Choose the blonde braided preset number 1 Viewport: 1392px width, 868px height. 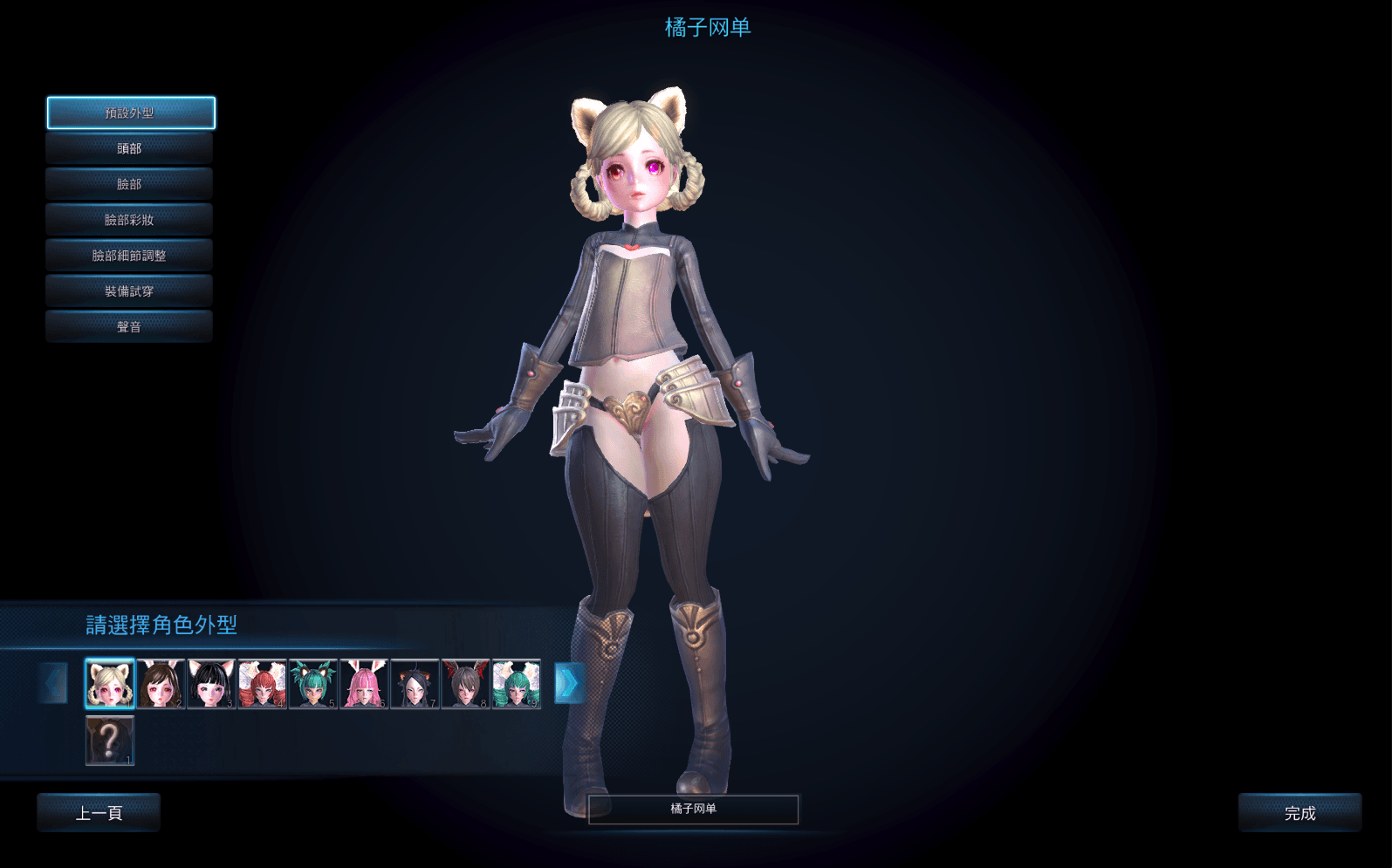point(110,683)
